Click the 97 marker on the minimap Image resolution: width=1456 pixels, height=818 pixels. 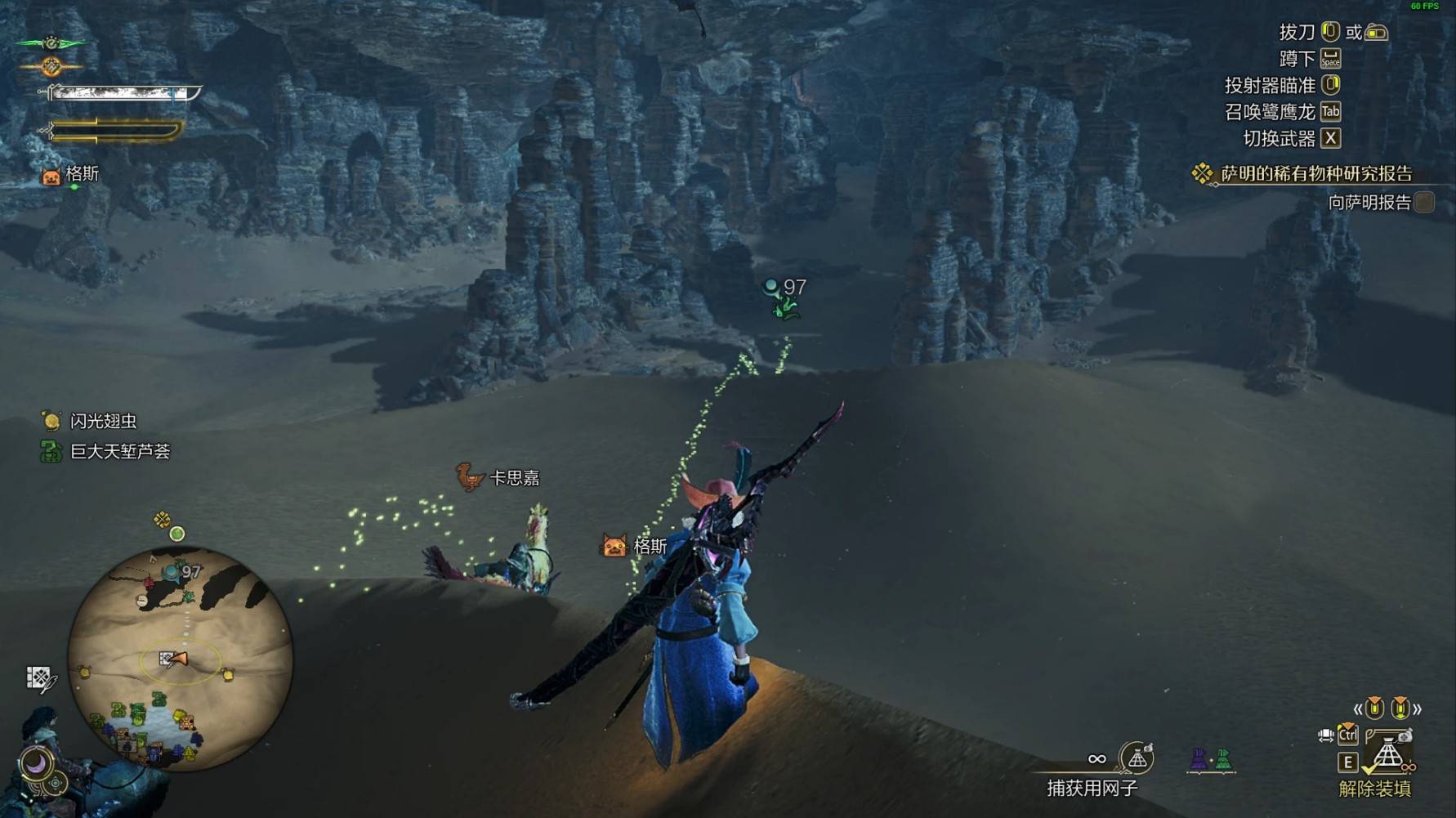181,572
